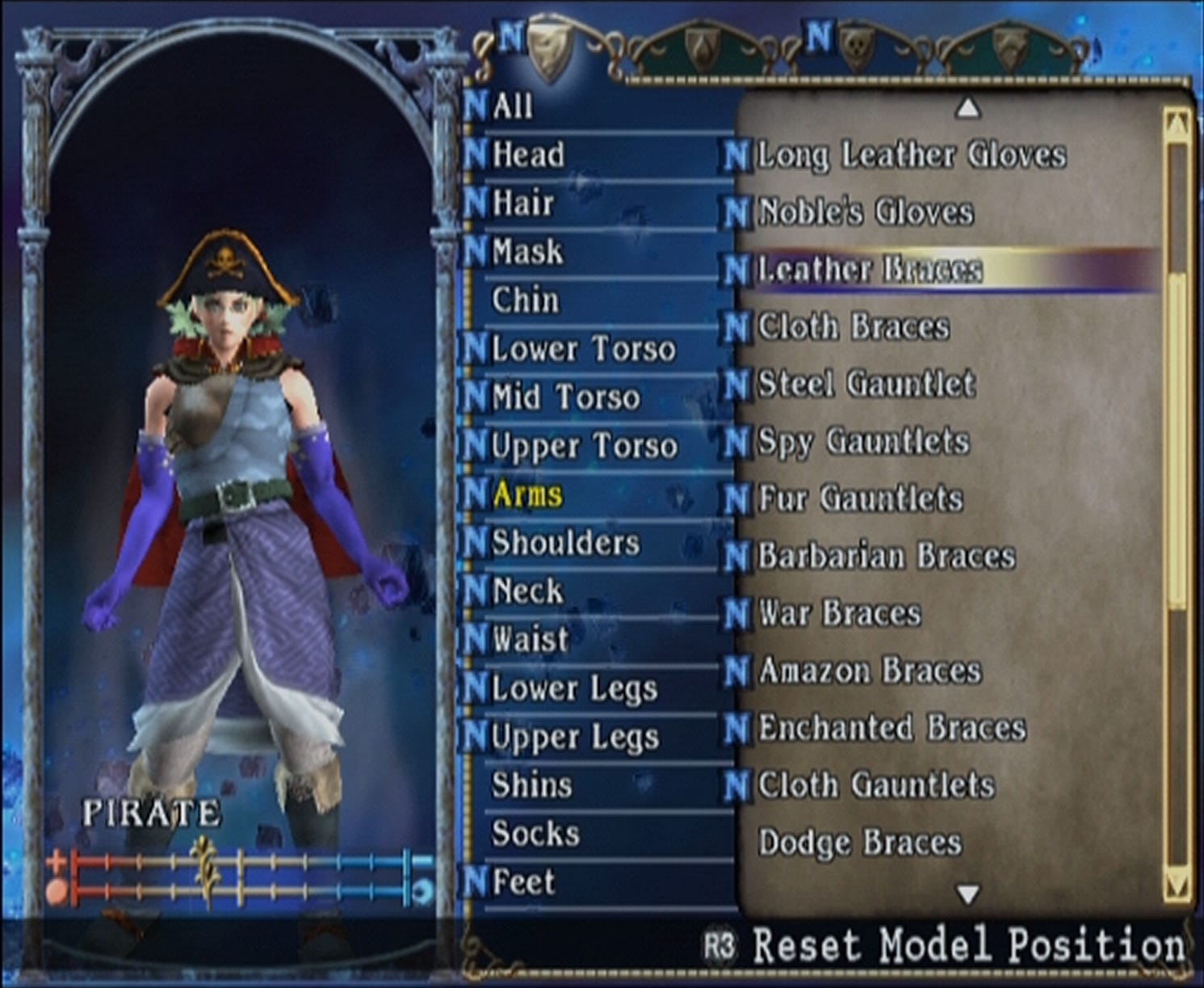Choose Noble's Gloves from the list
This screenshot has width=1204, height=988.
click(x=865, y=212)
